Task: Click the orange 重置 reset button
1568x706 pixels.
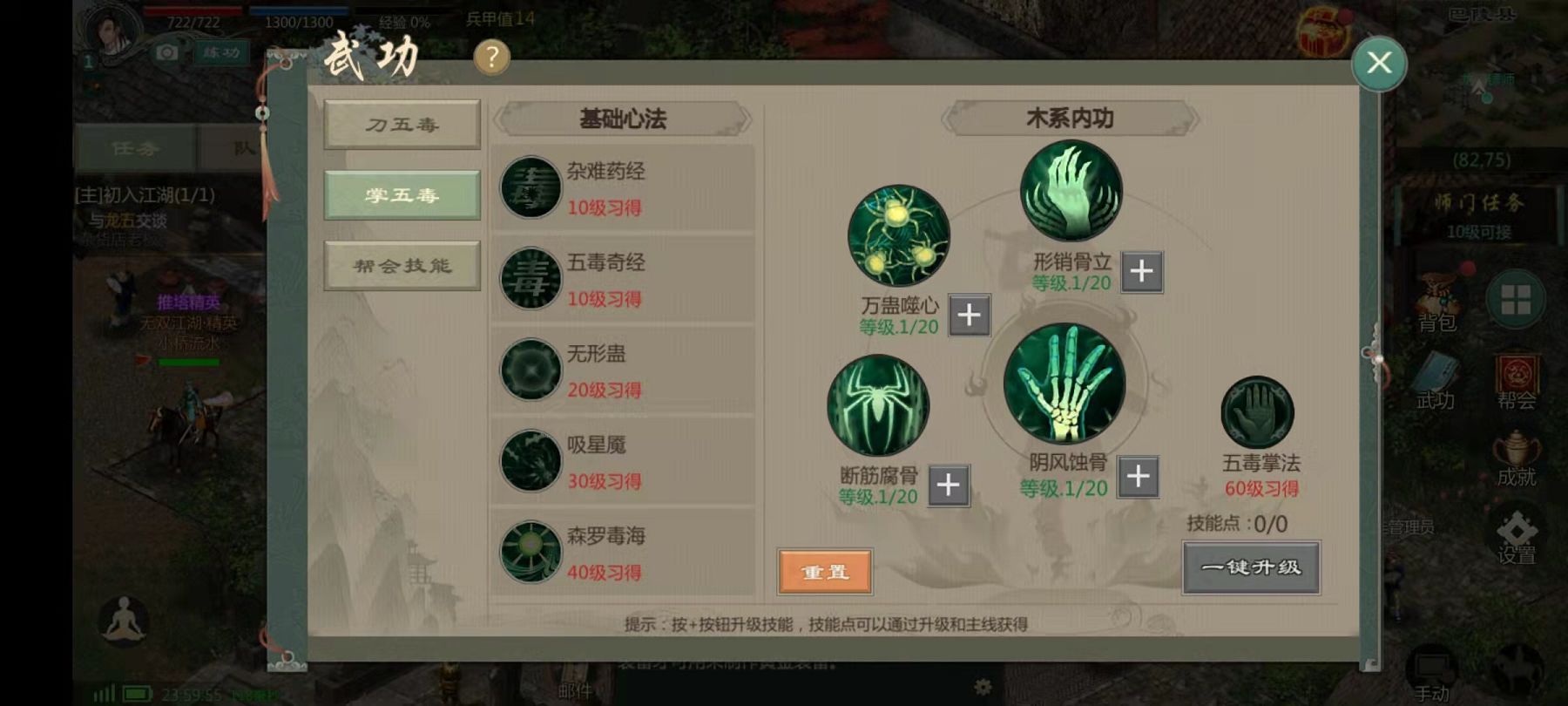Action: click(x=825, y=572)
